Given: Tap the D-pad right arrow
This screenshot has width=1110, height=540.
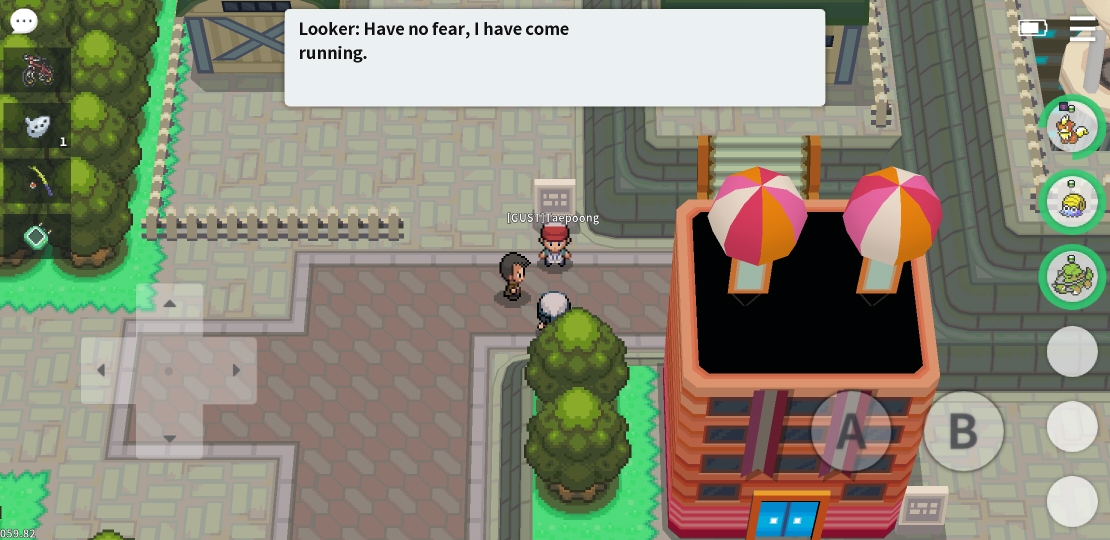Looking at the screenshot, I should click(236, 371).
